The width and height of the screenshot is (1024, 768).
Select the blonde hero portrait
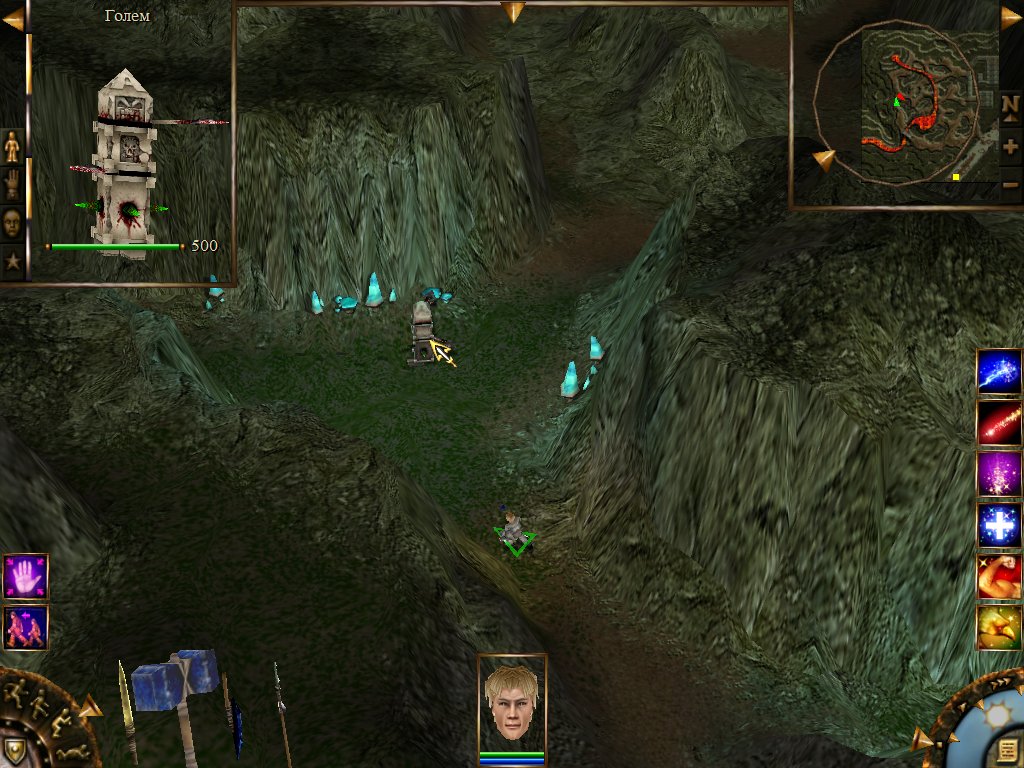coord(511,705)
